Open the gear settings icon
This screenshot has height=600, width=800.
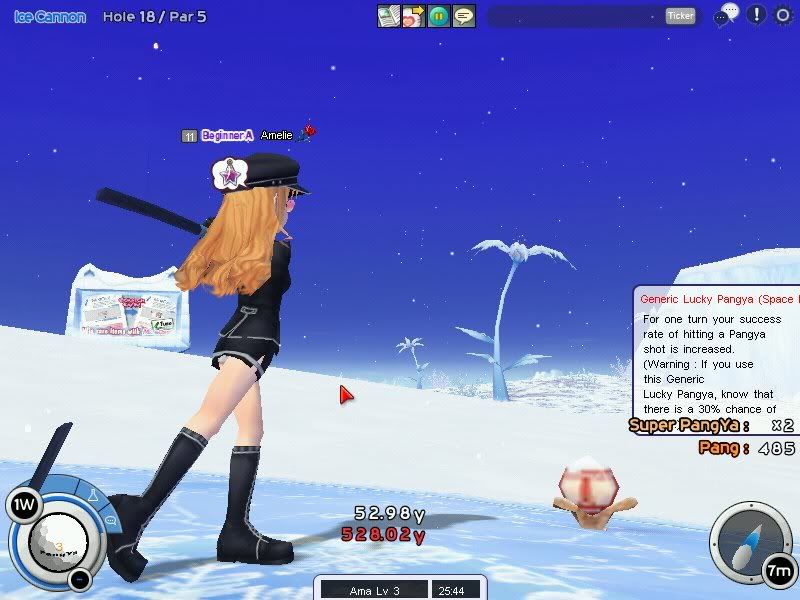click(784, 15)
